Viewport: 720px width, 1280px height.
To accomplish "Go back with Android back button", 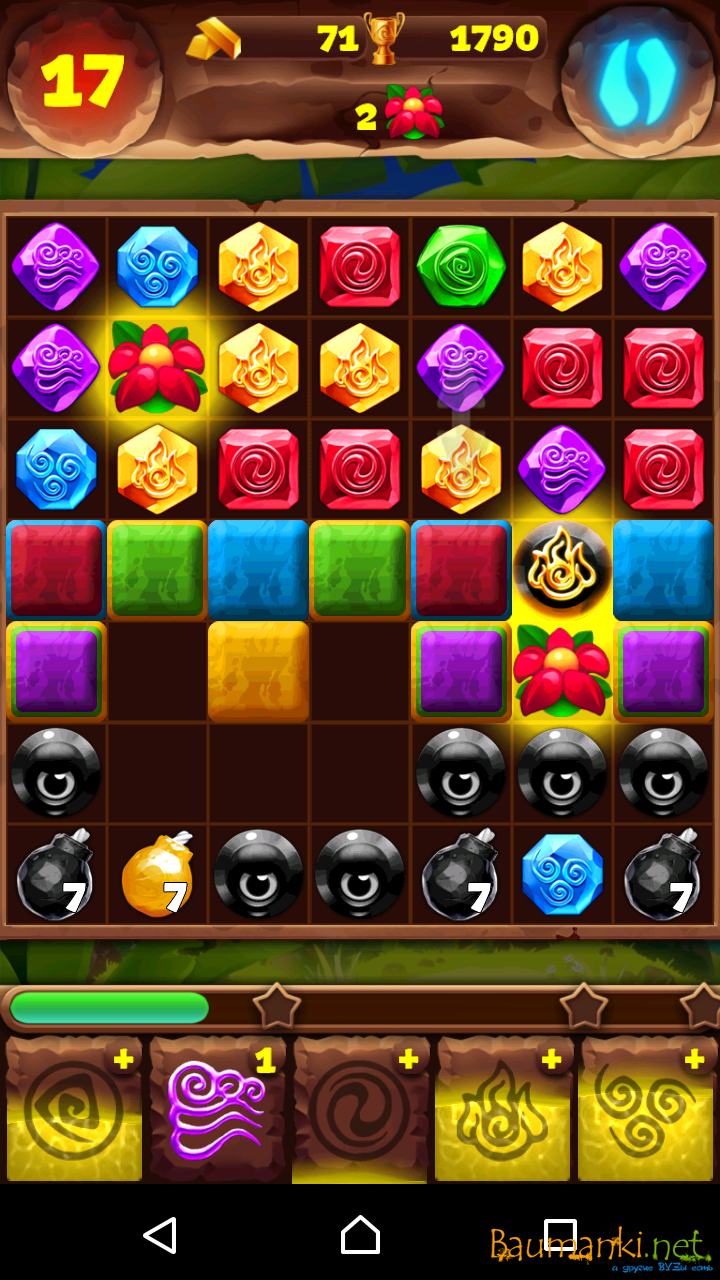I will (160, 1236).
